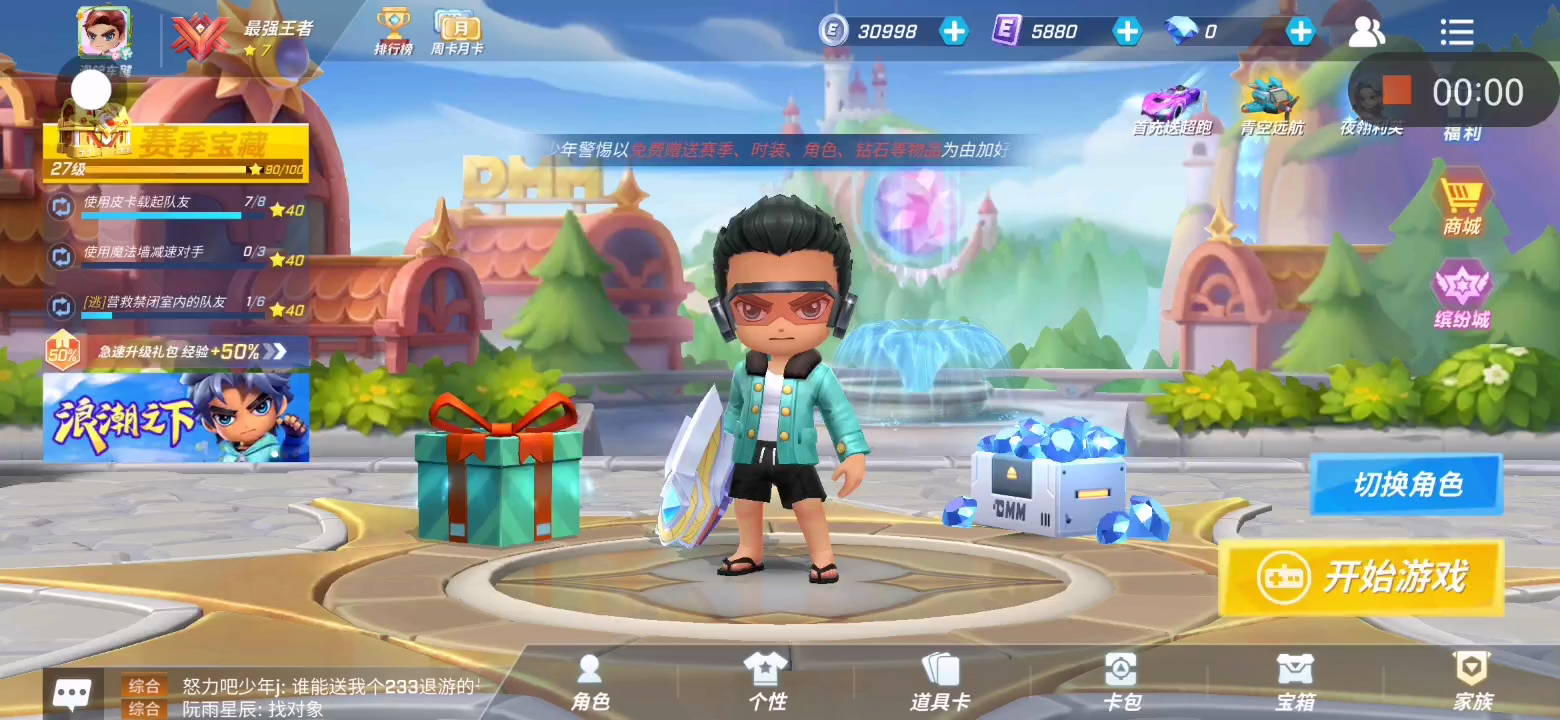Open the chat speech bubble button
The height and width of the screenshot is (720, 1560).
[73, 693]
